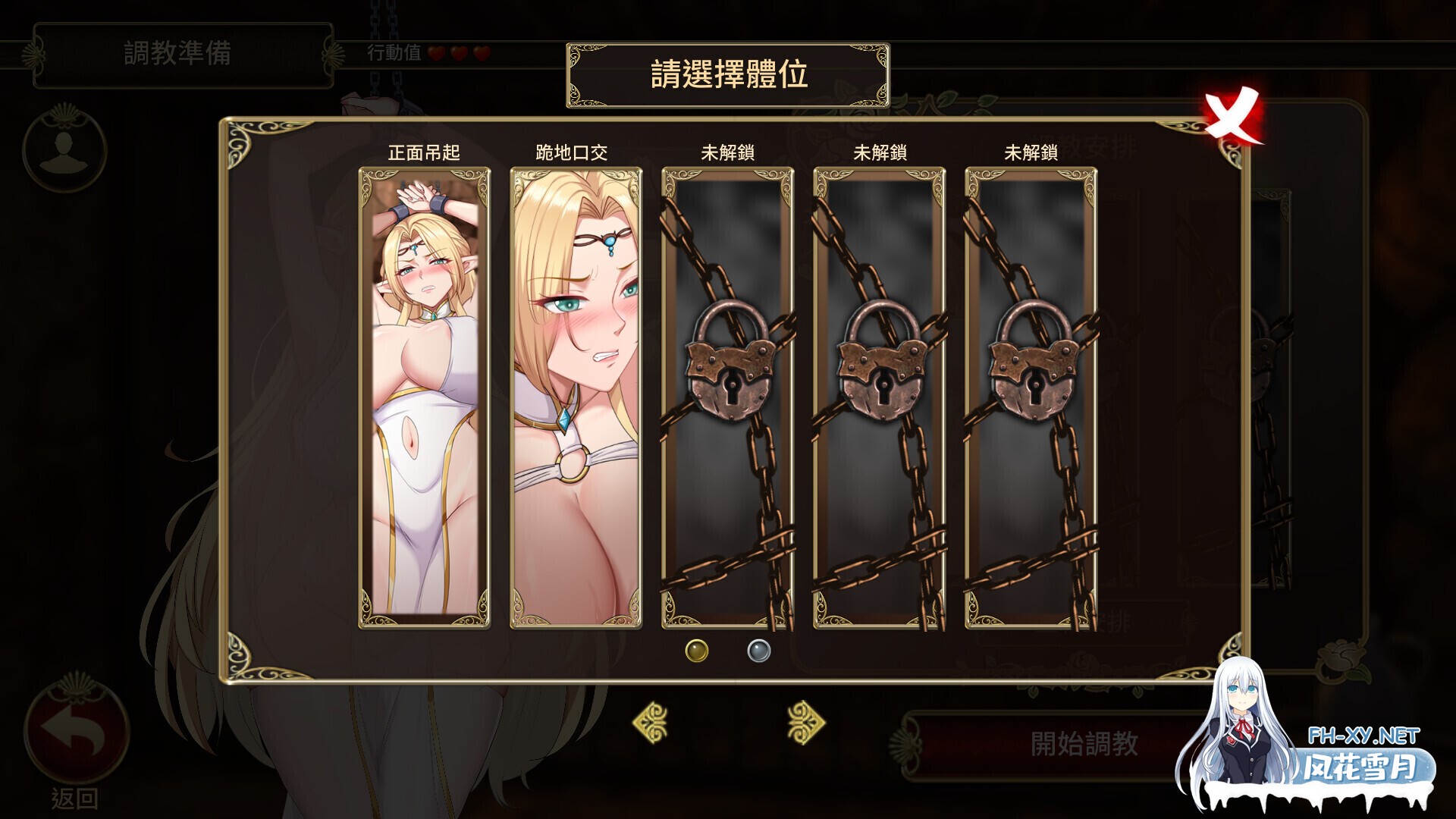The image size is (1456, 819).
Task: Open the profile avatar icon at top left
Action: [x=67, y=152]
